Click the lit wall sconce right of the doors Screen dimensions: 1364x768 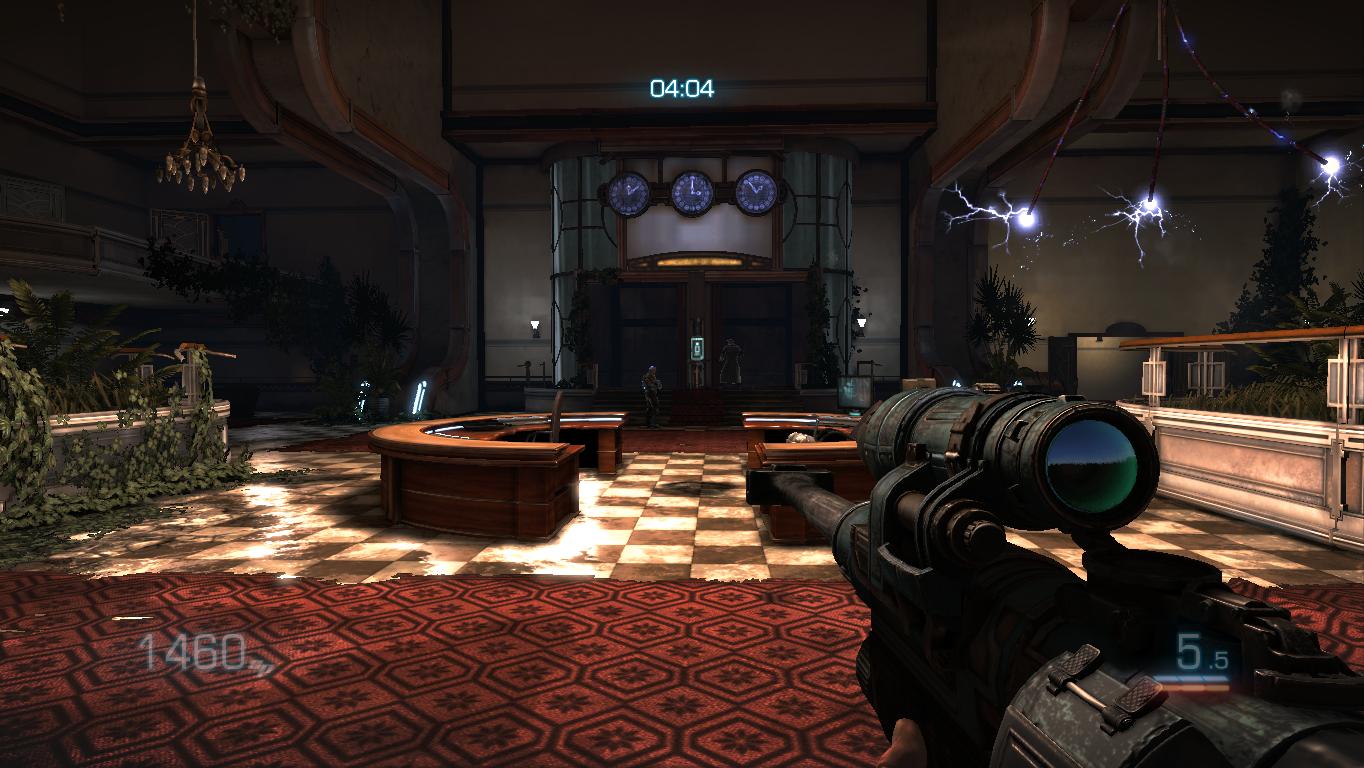pyautogui.click(x=860, y=322)
